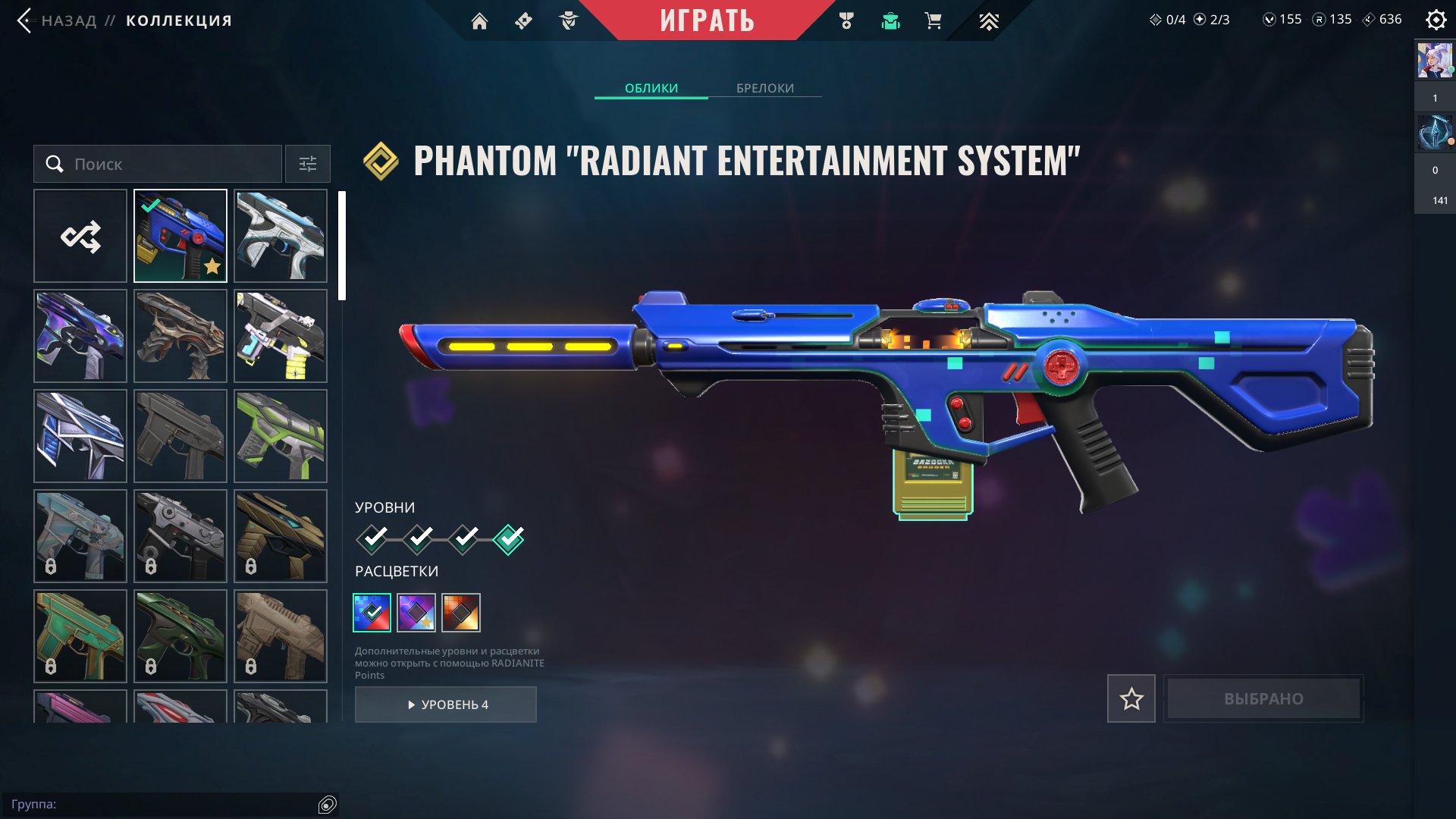This screenshot has width=1456, height=819.
Task: Open the store cart icon
Action: (933, 21)
